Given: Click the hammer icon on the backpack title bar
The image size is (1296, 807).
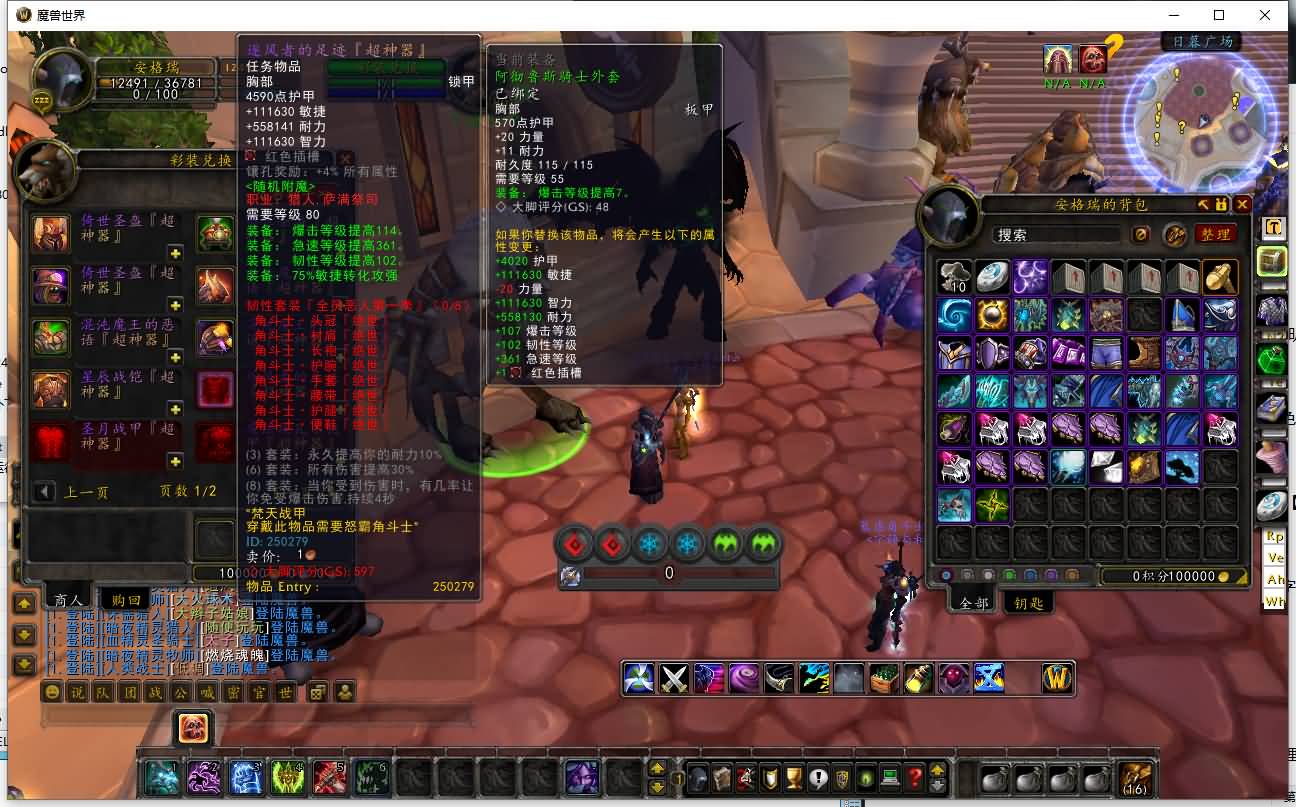Looking at the screenshot, I should (1204, 204).
